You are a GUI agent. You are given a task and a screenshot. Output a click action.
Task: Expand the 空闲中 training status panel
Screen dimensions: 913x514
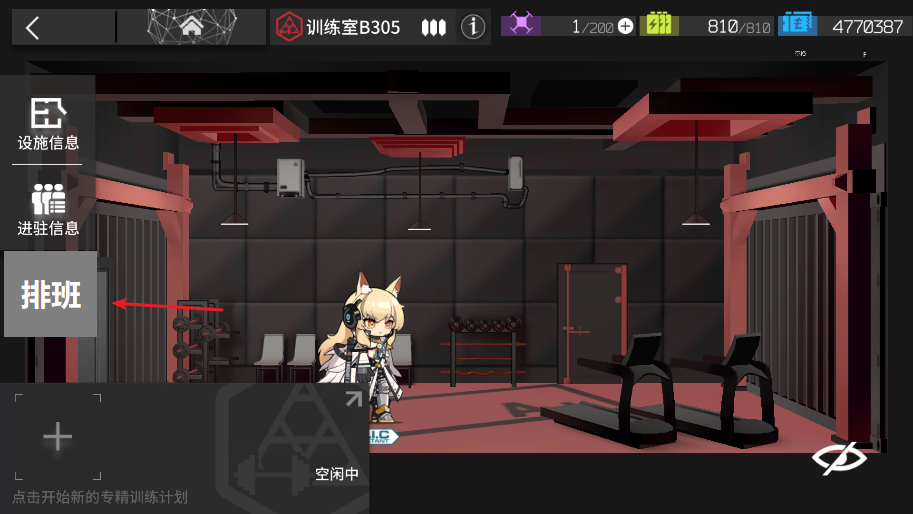coord(353,400)
